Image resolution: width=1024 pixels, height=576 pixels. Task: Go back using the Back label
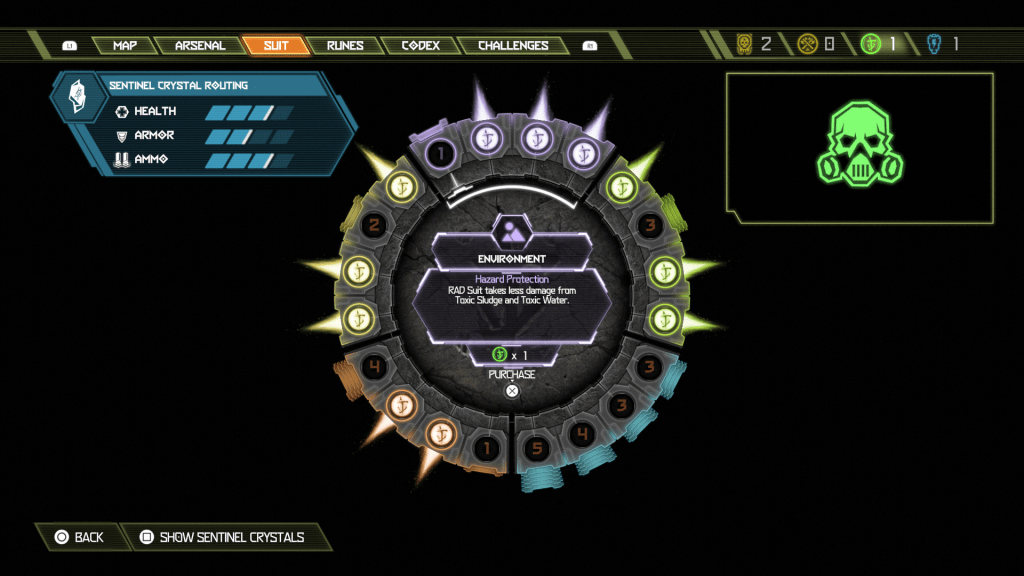coord(88,537)
